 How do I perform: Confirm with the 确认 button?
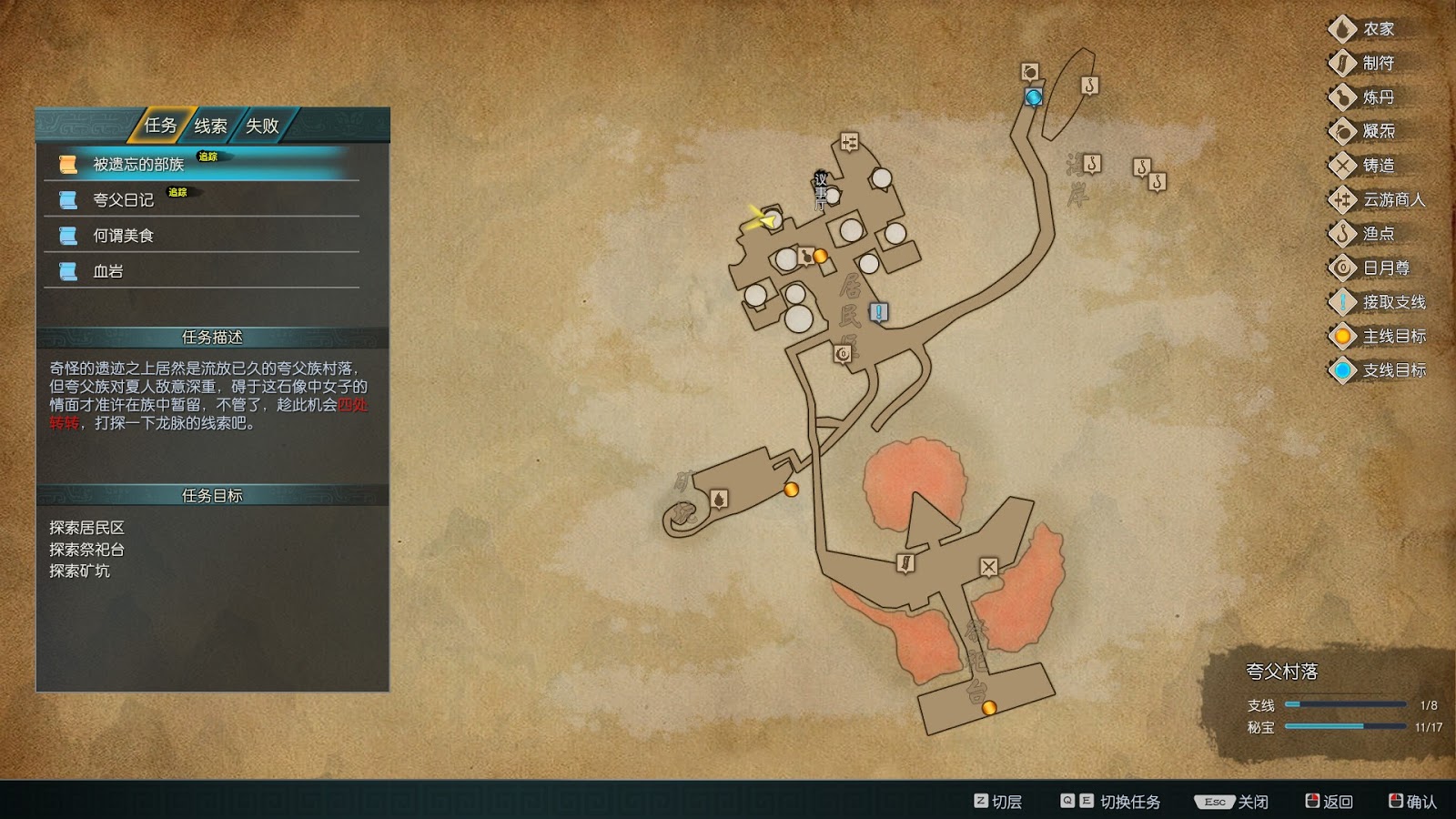(x=1412, y=802)
